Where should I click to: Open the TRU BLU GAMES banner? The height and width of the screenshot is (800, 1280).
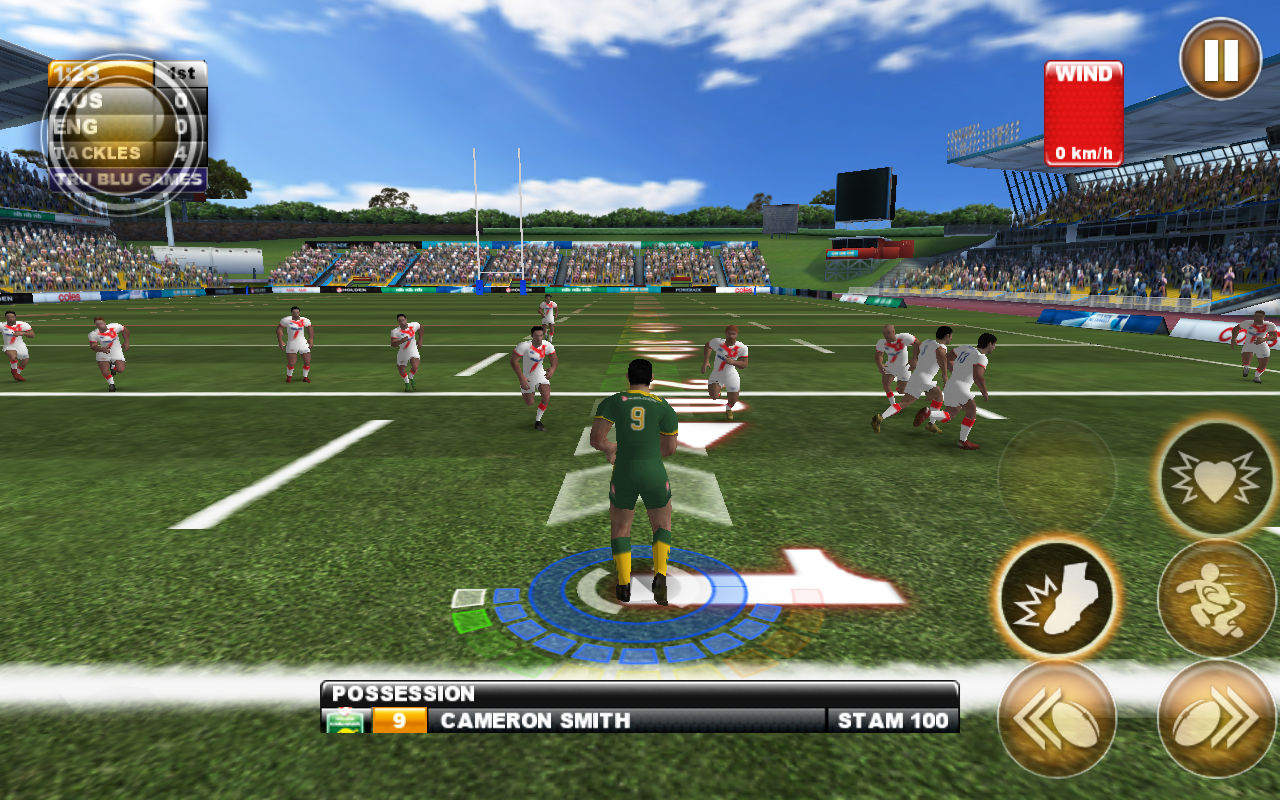[128, 176]
